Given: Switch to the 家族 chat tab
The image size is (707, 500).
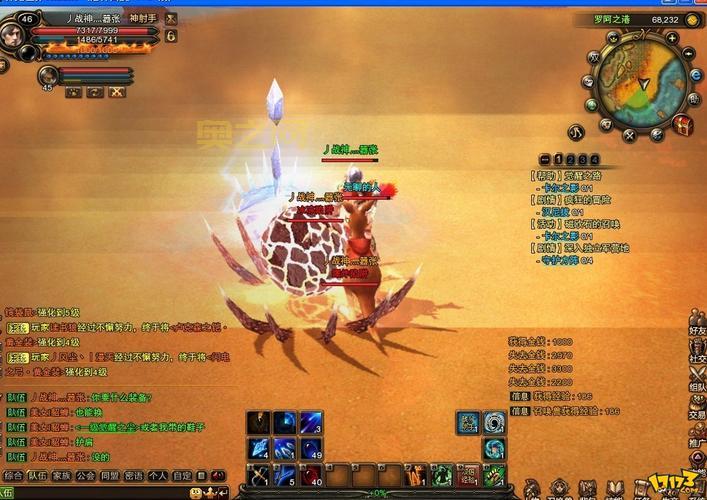Looking at the screenshot, I should 62,476.
